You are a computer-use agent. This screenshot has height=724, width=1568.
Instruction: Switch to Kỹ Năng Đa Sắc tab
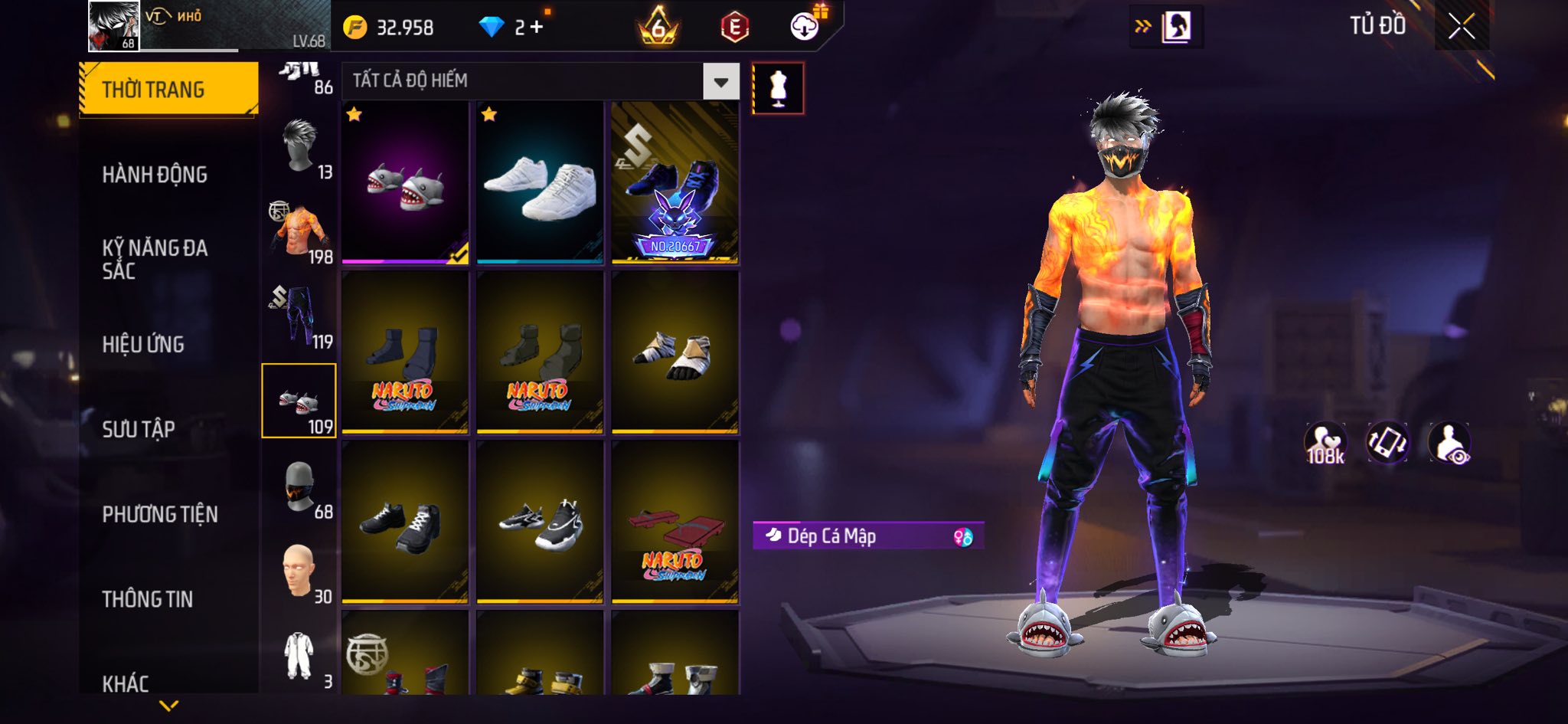click(155, 259)
